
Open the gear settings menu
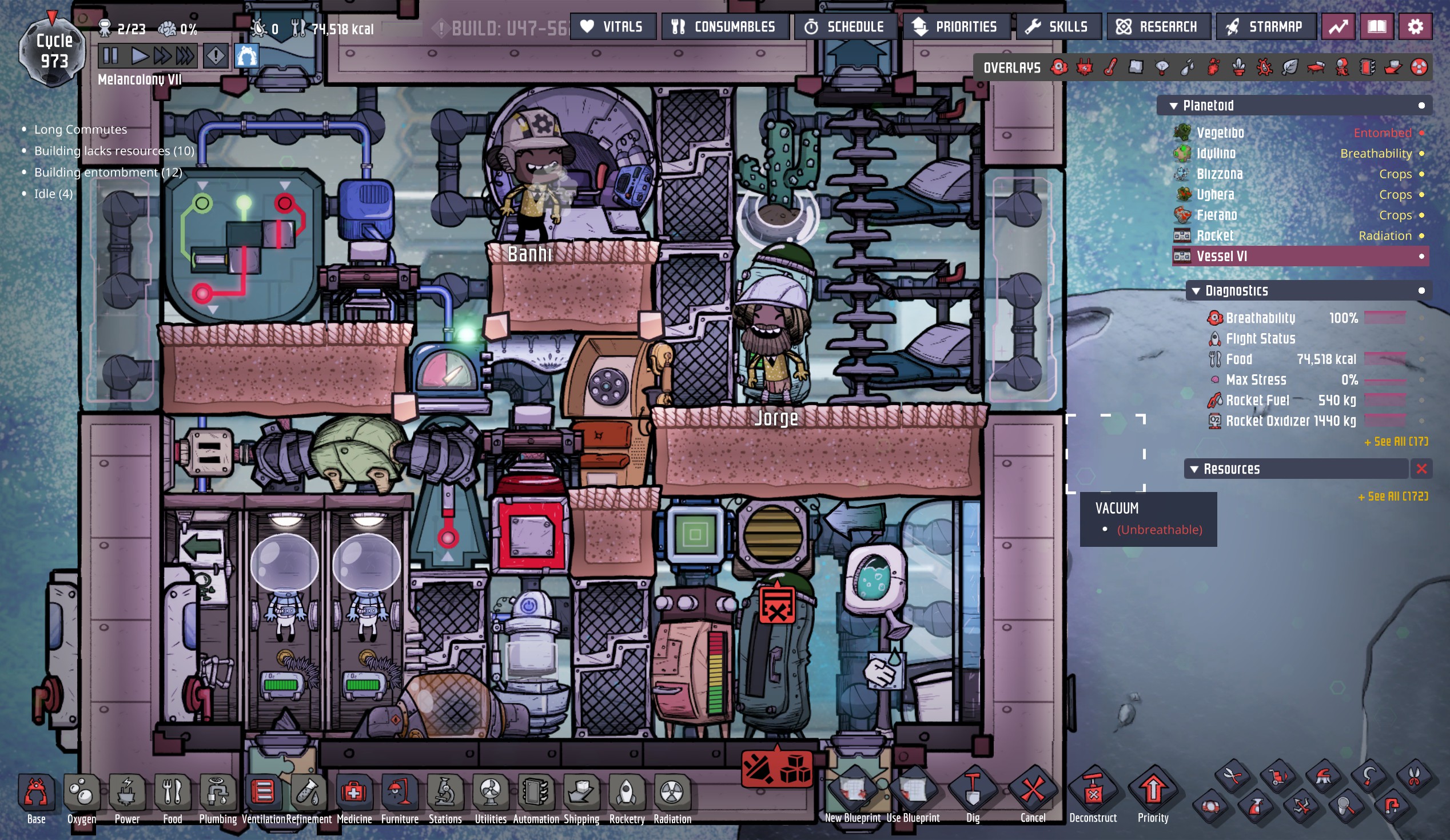1415,27
